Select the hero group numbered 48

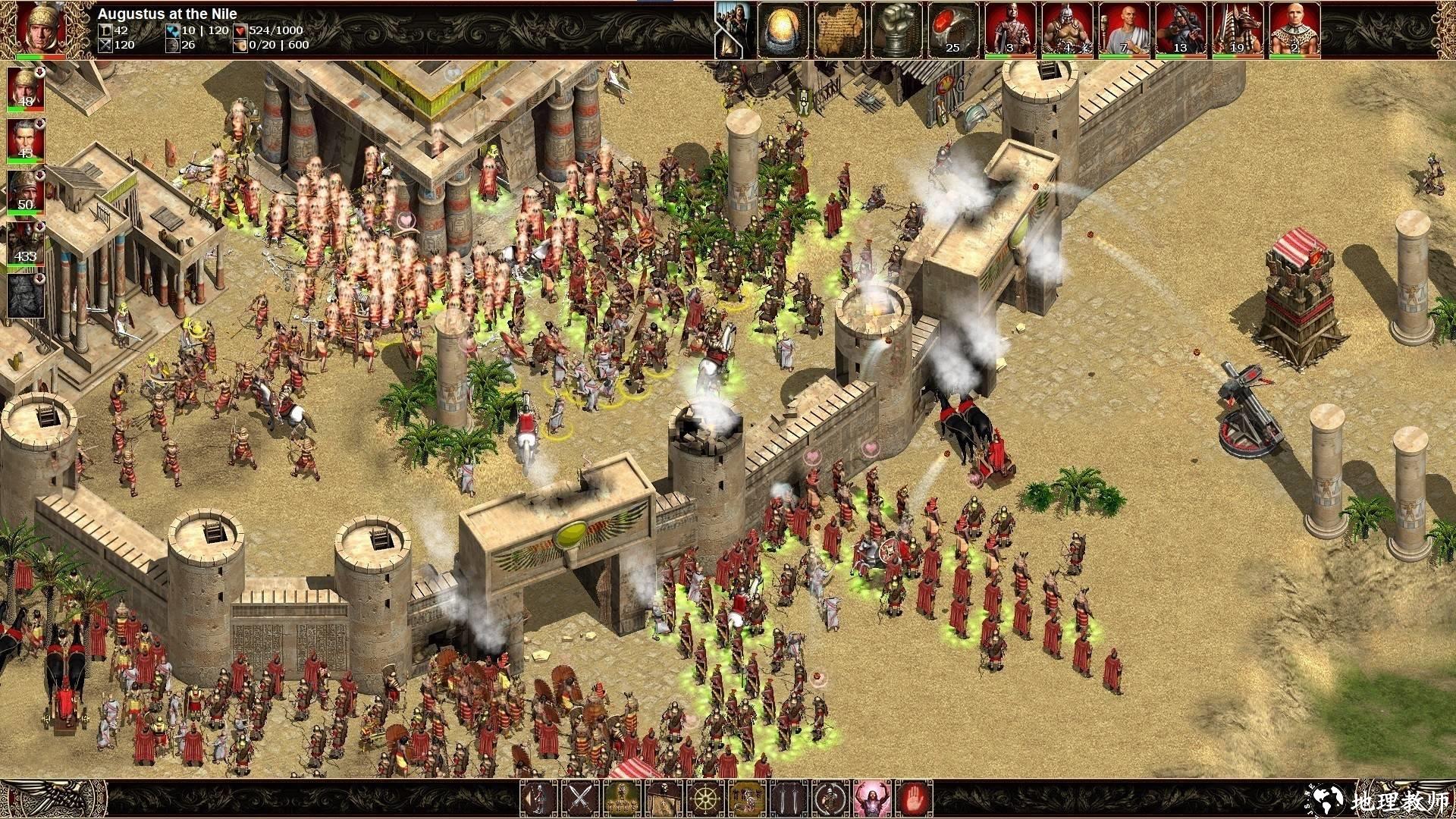pos(26,87)
